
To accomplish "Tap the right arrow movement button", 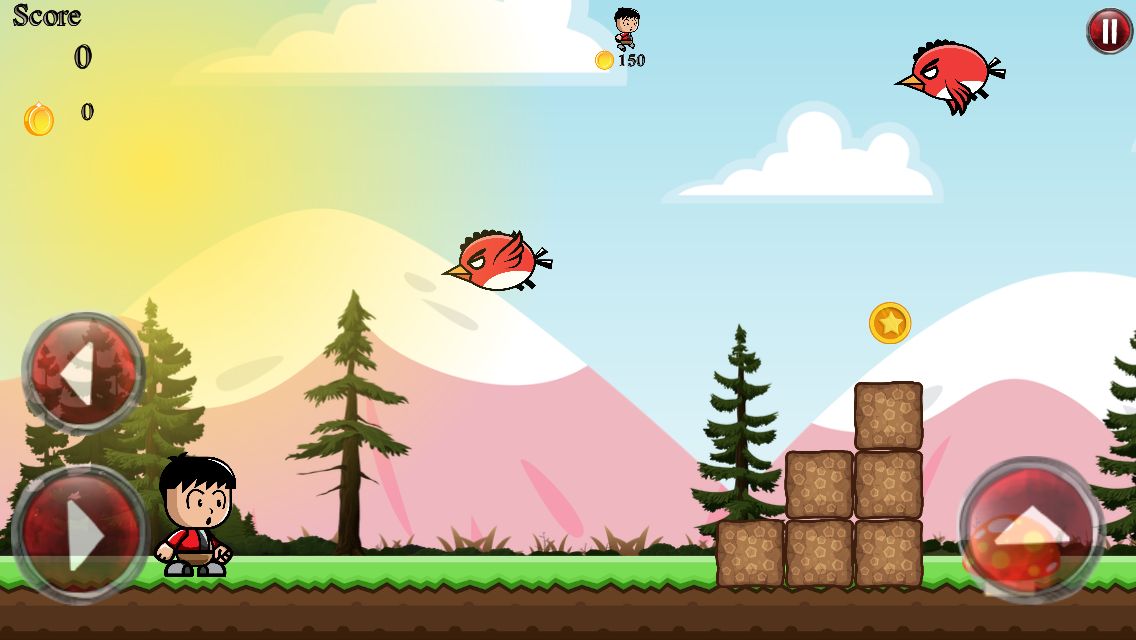I will [80, 535].
